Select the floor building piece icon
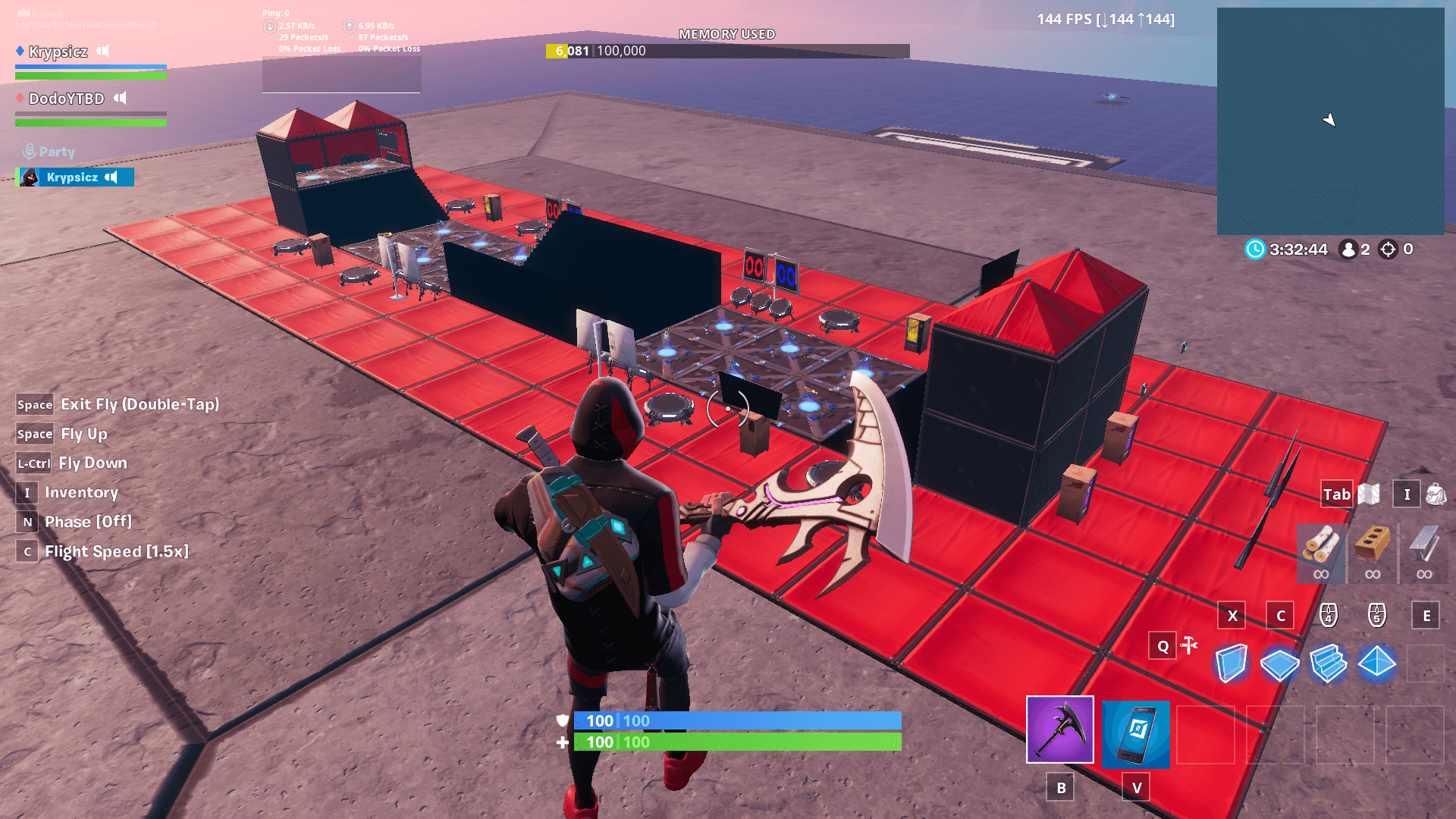The image size is (1456, 819). [x=1279, y=664]
